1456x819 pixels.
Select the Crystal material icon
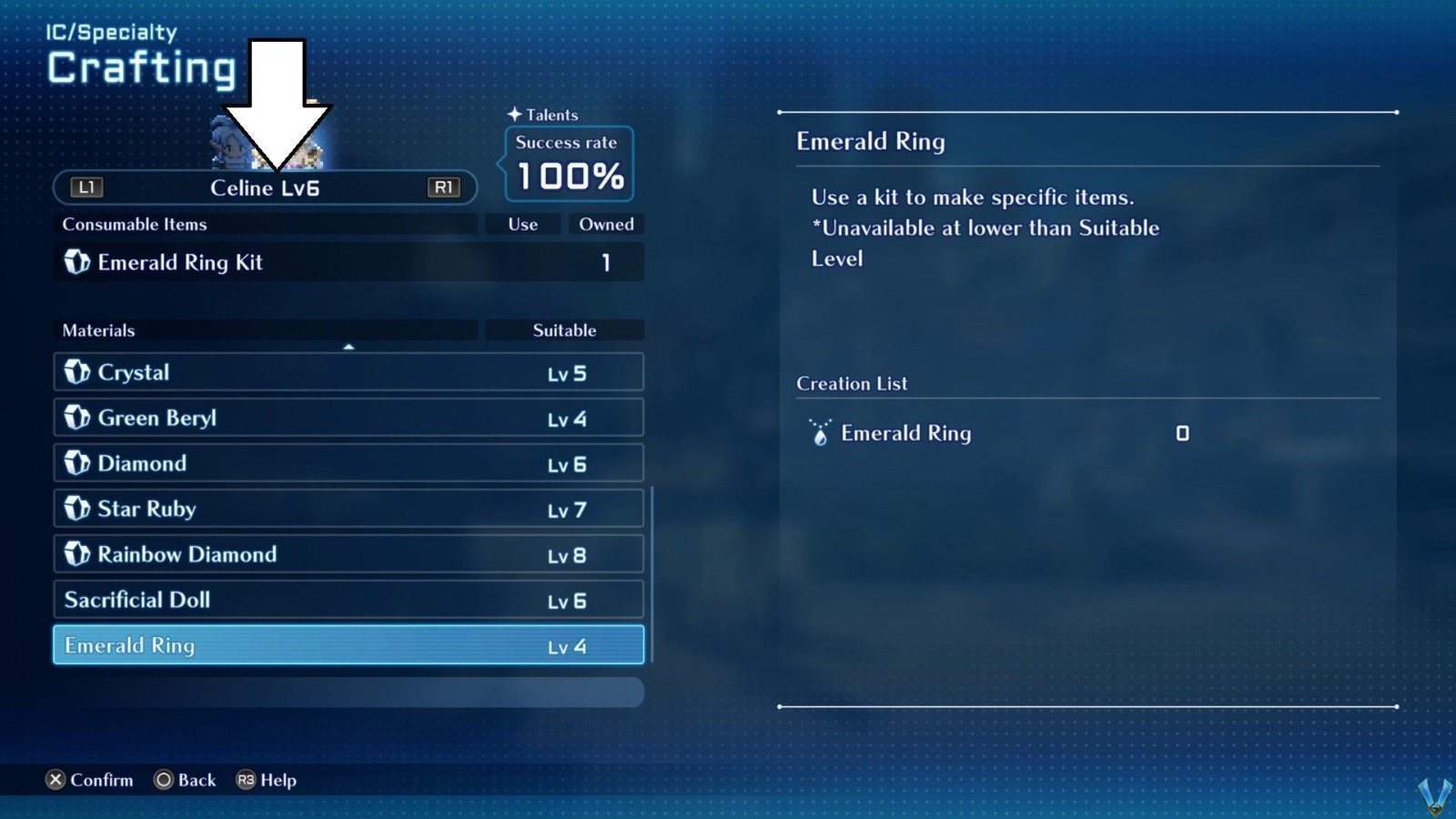(x=76, y=372)
